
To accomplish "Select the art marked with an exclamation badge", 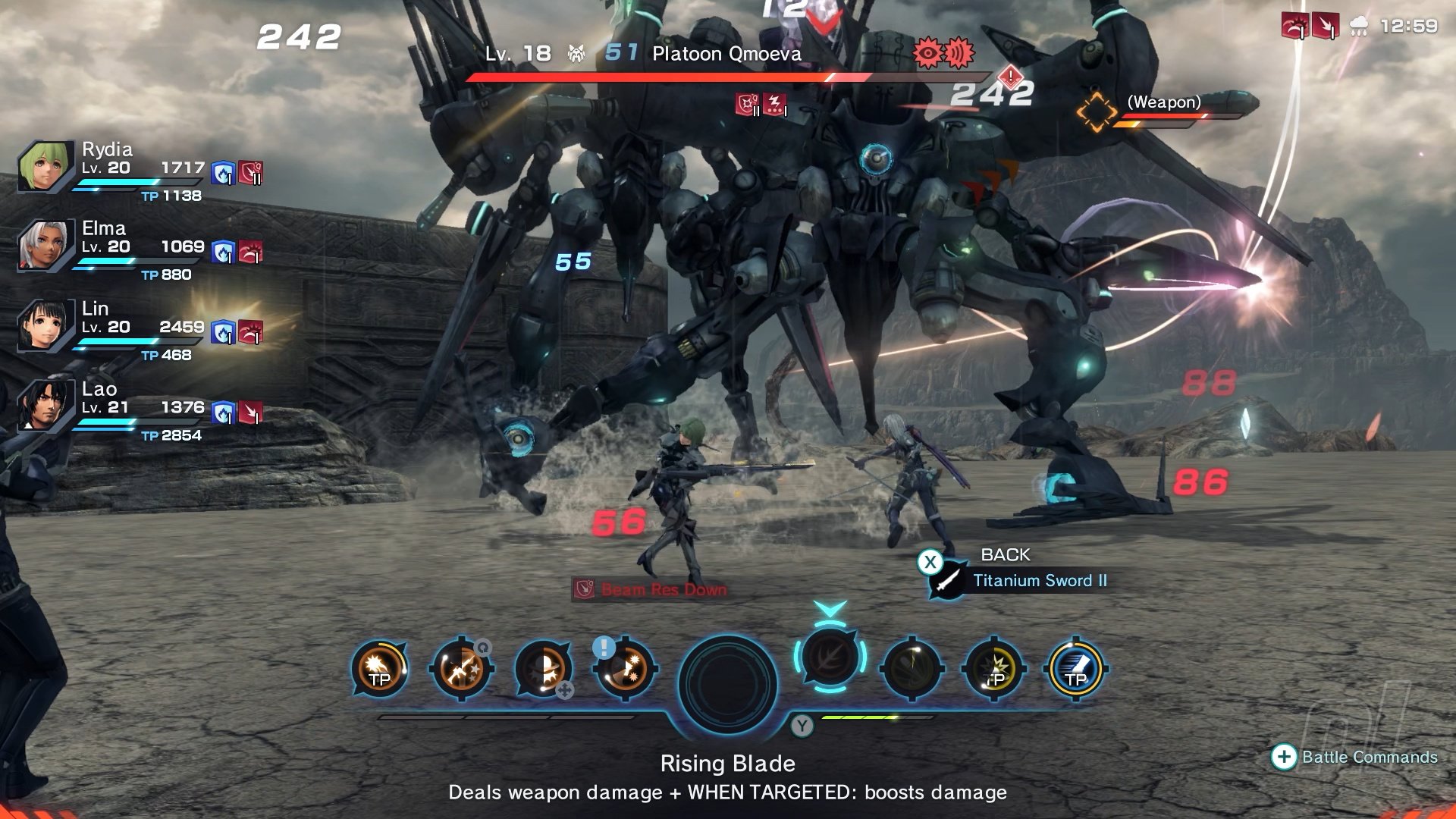I will coord(625,669).
